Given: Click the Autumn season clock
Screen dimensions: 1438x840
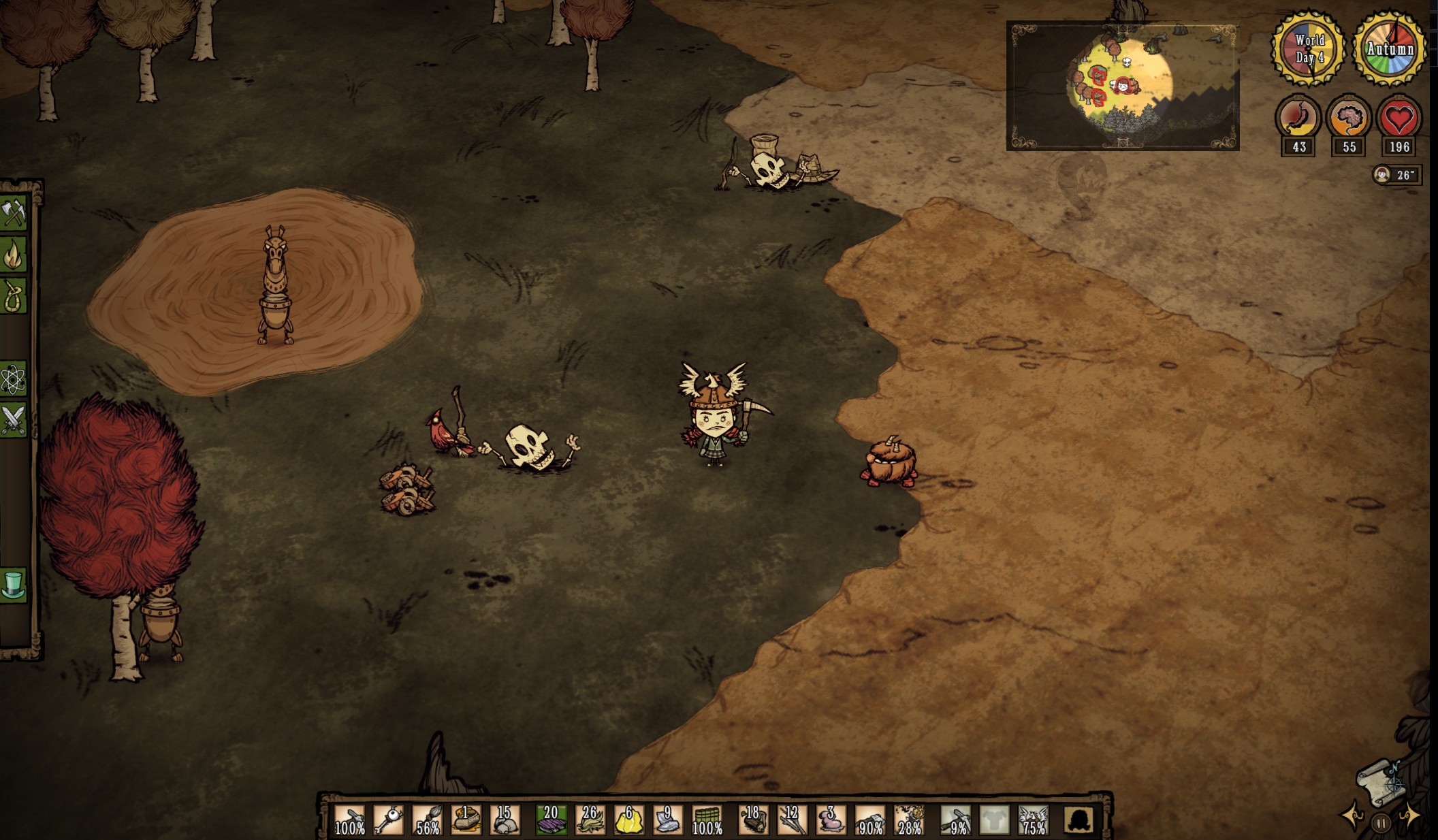Looking at the screenshot, I should click(1389, 48).
